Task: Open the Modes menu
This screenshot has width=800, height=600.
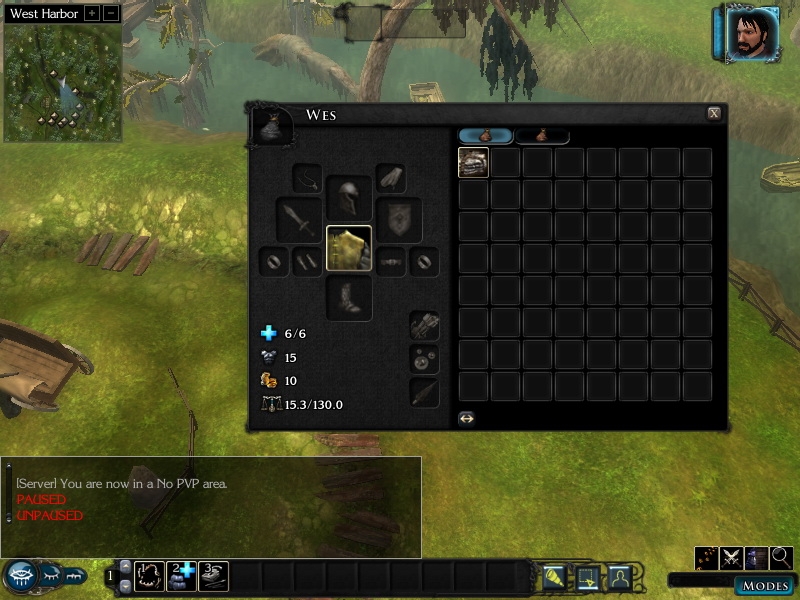Action: [764, 585]
